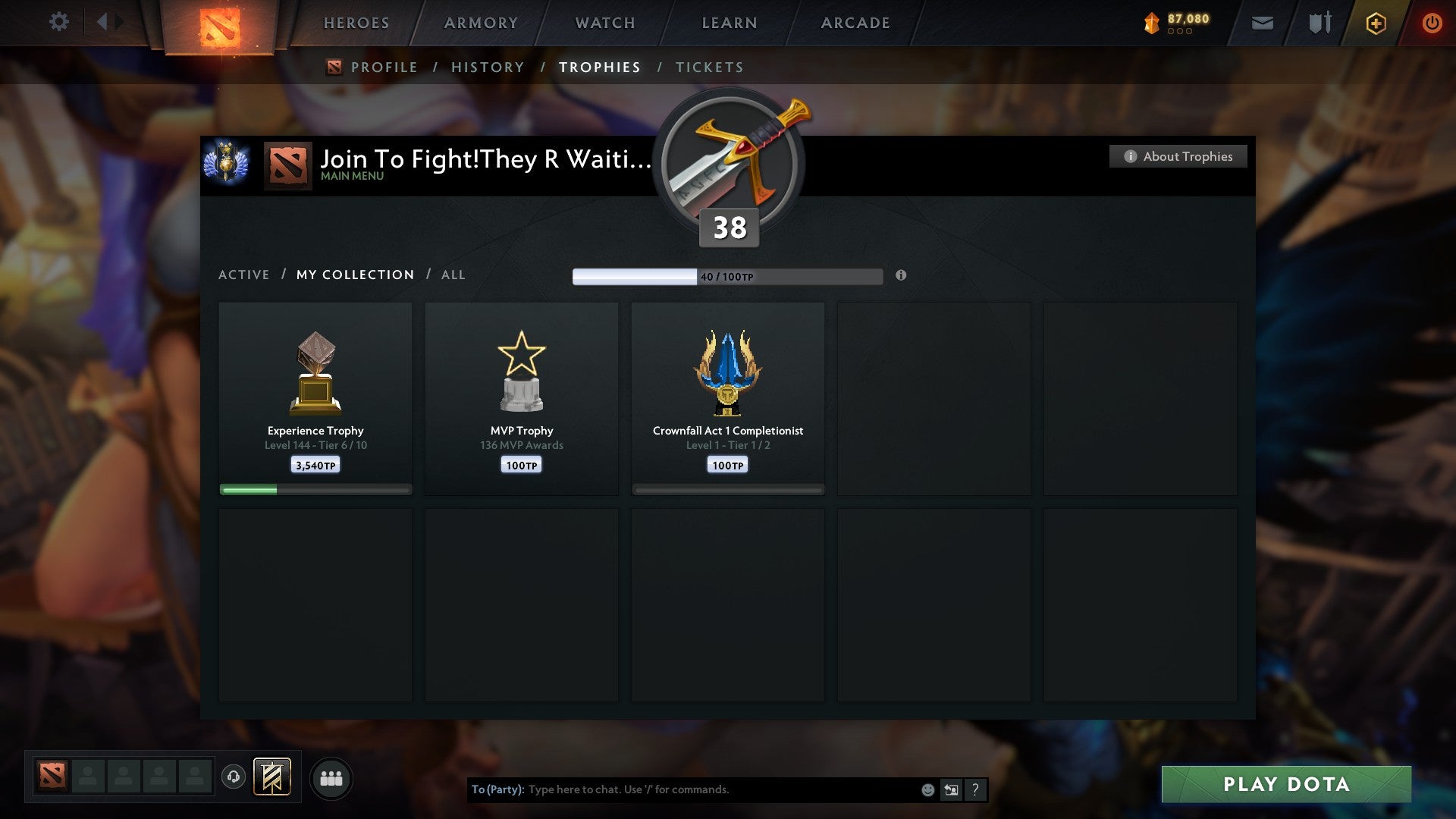
Task: Toggle the chat channel selector icon
Action: tap(950, 789)
